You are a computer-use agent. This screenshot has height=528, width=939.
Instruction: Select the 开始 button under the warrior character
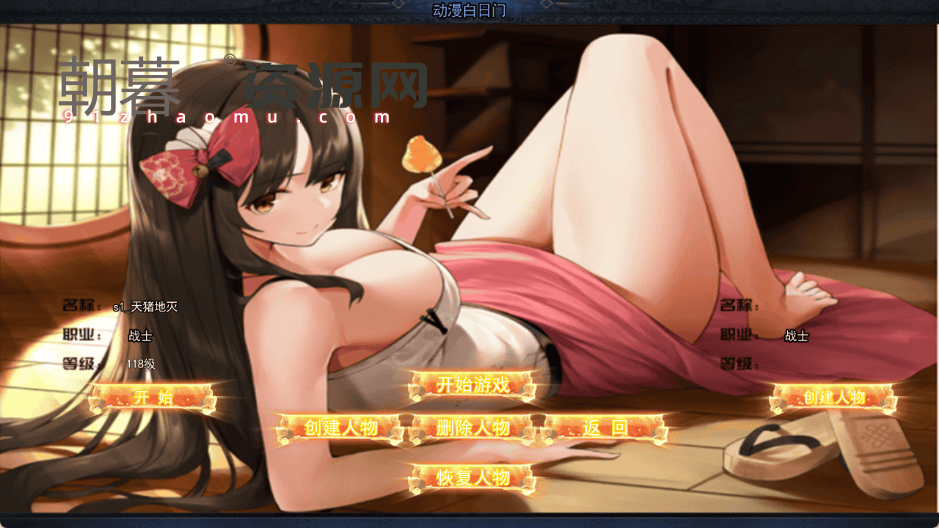(152, 398)
